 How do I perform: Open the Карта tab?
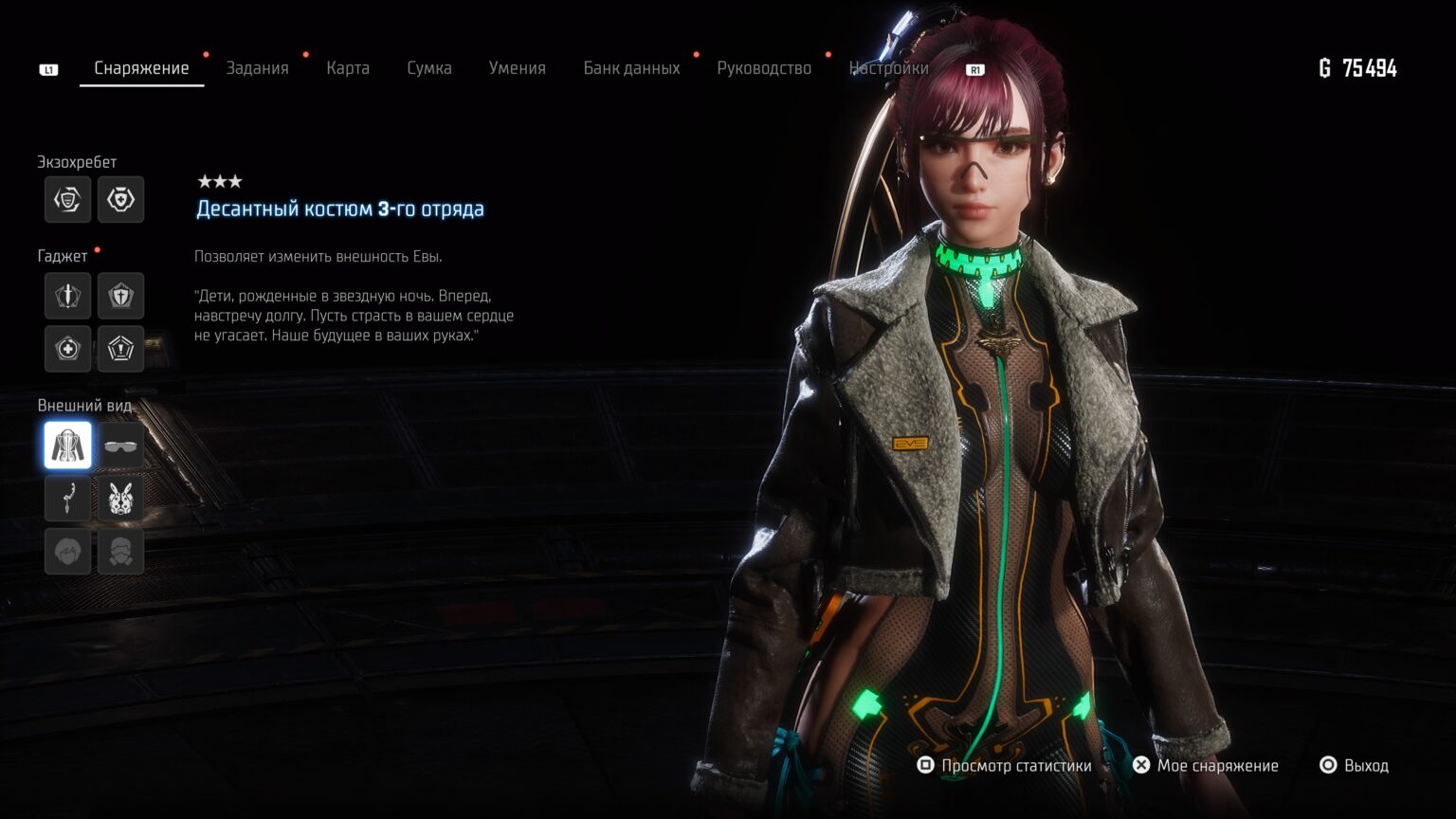(x=348, y=68)
